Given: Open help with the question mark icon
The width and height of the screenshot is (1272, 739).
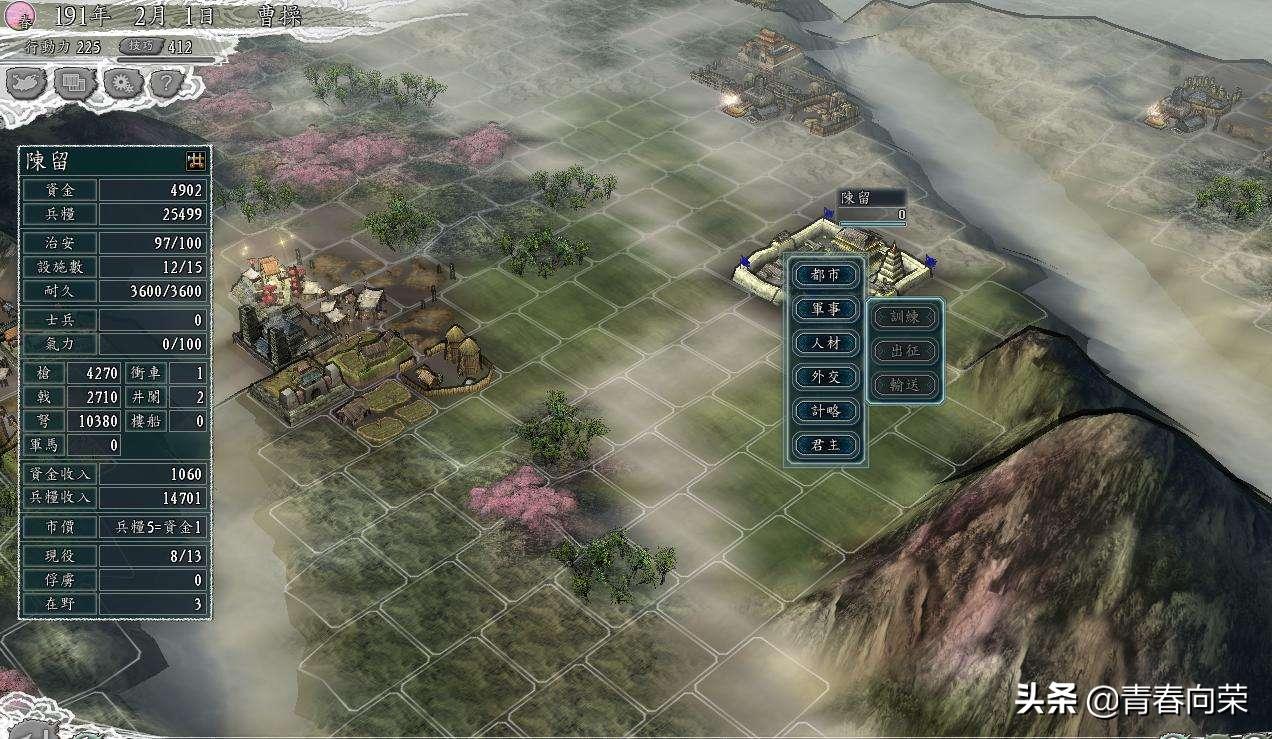Looking at the screenshot, I should coord(168,83).
